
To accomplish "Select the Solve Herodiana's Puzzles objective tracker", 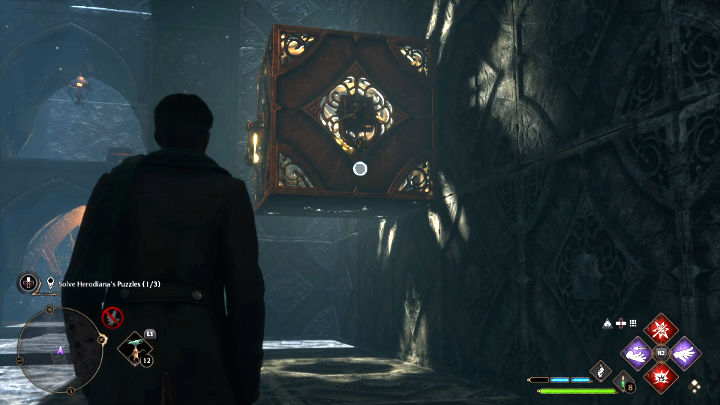I will [x=109, y=284].
